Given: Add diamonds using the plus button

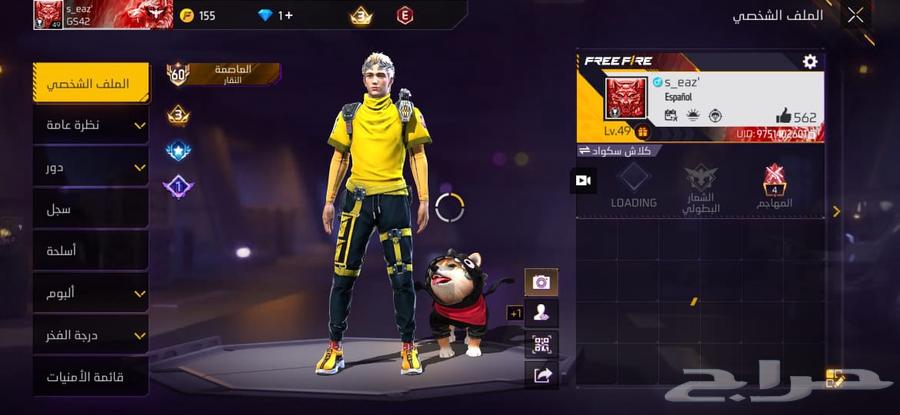Looking at the screenshot, I should [285, 15].
